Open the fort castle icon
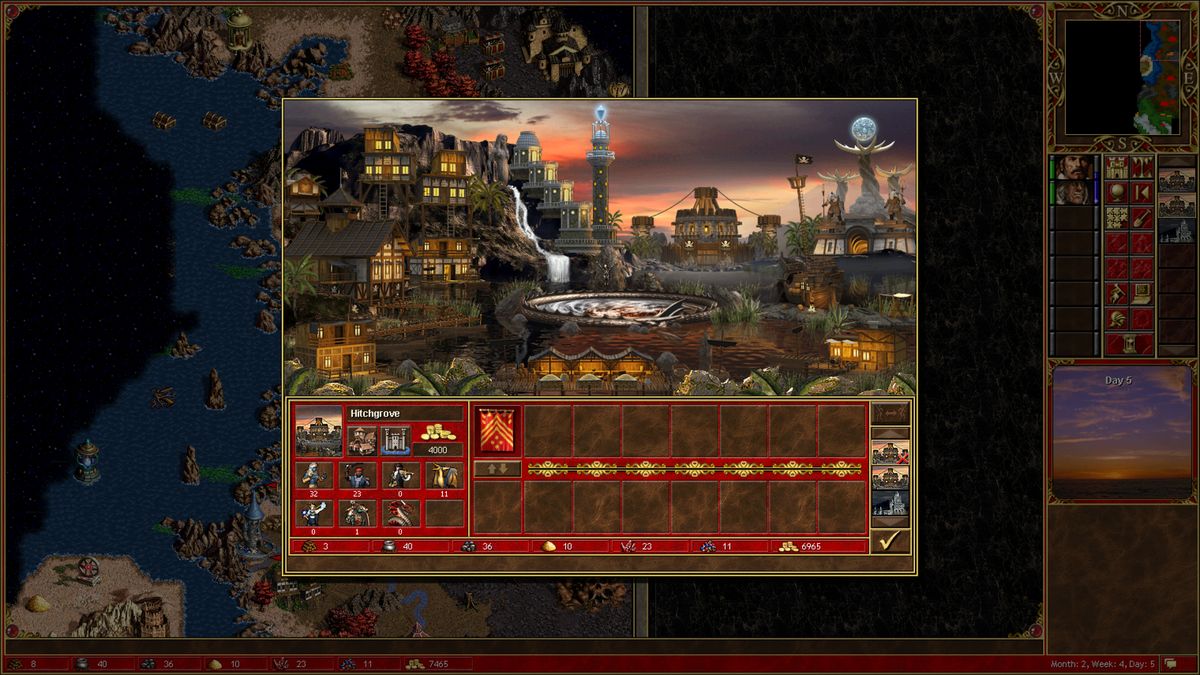Viewport: 1200px width, 675px height. pos(396,439)
